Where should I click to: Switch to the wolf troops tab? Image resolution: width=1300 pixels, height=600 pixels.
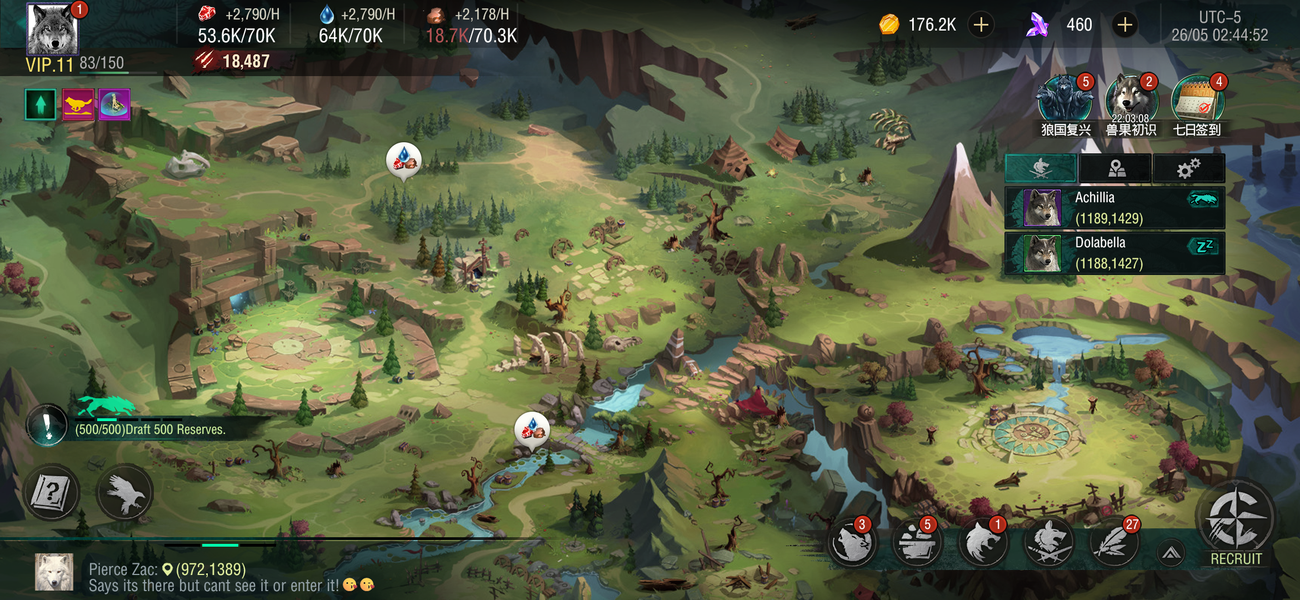pos(1041,169)
